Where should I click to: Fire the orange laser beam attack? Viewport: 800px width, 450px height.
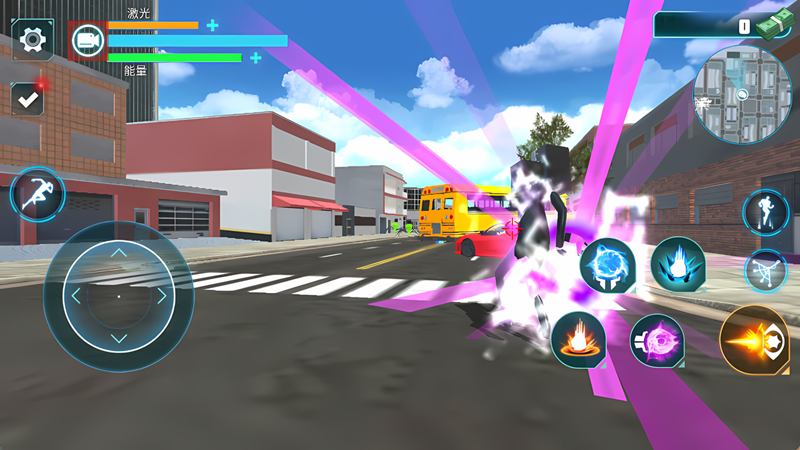point(755,340)
